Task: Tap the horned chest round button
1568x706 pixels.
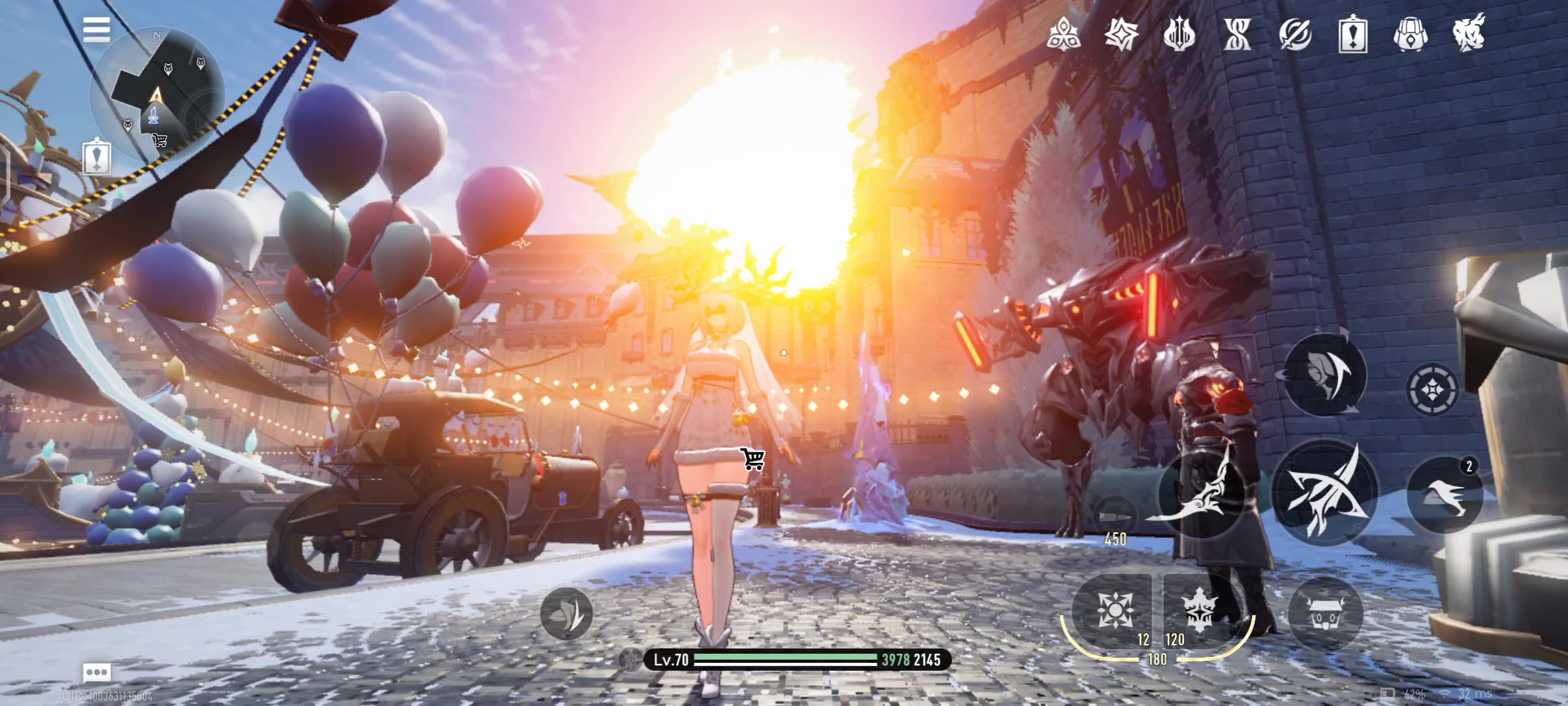Action: pos(1325,614)
